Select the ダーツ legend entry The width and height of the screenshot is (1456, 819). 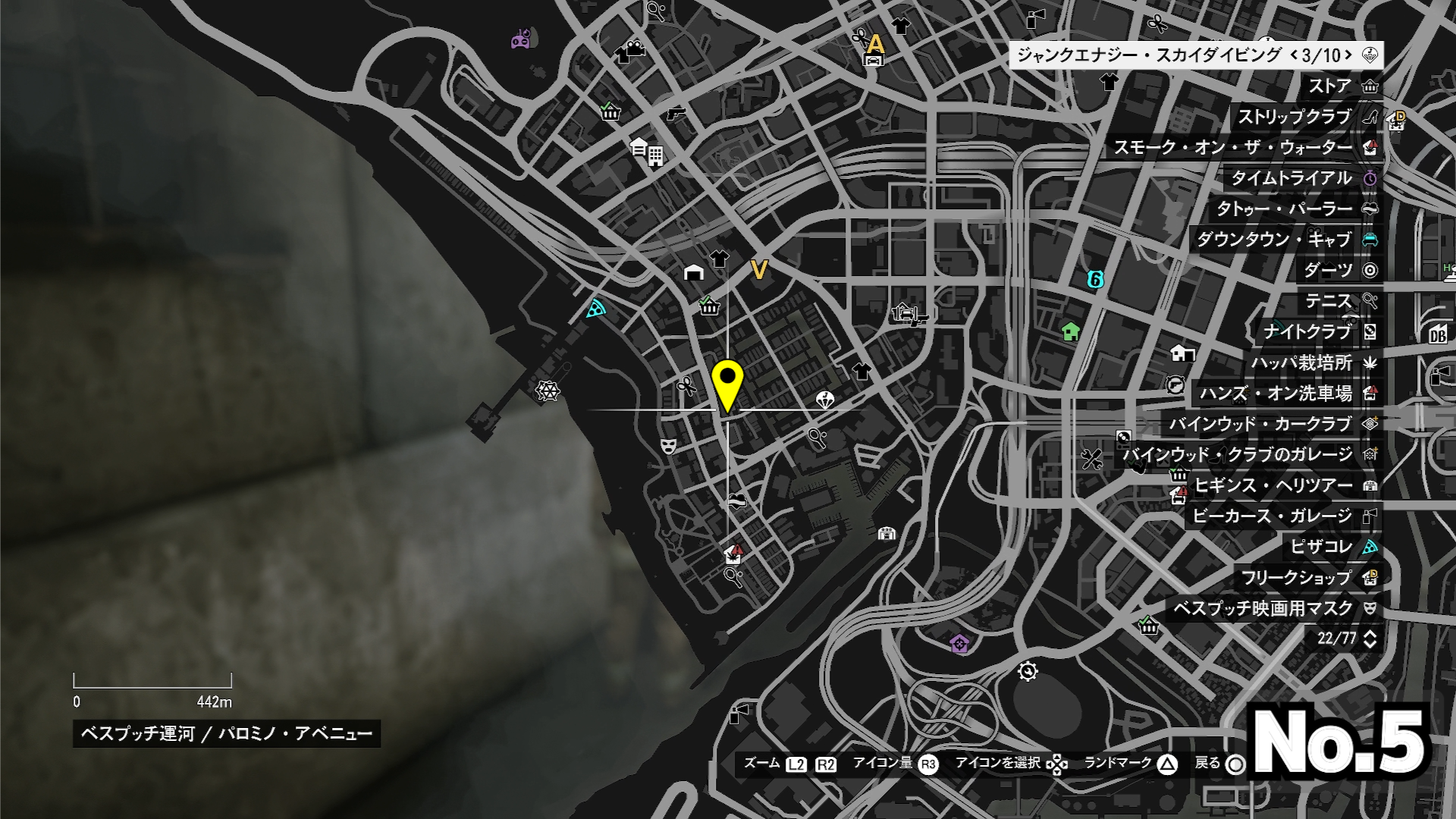click(x=1339, y=271)
